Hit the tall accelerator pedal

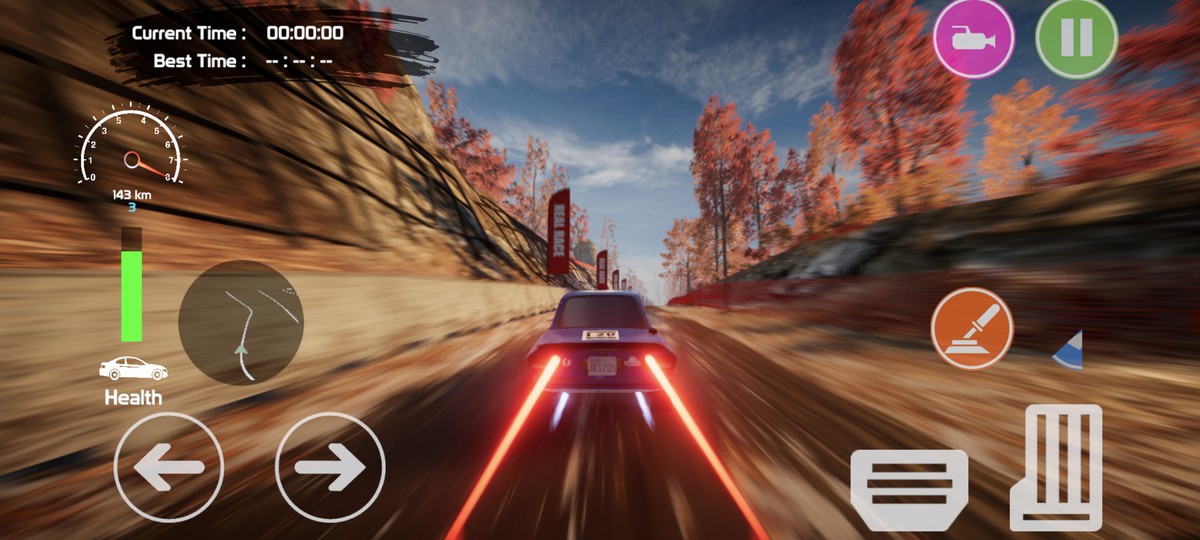pyautogui.click(x=1057, y=466)
